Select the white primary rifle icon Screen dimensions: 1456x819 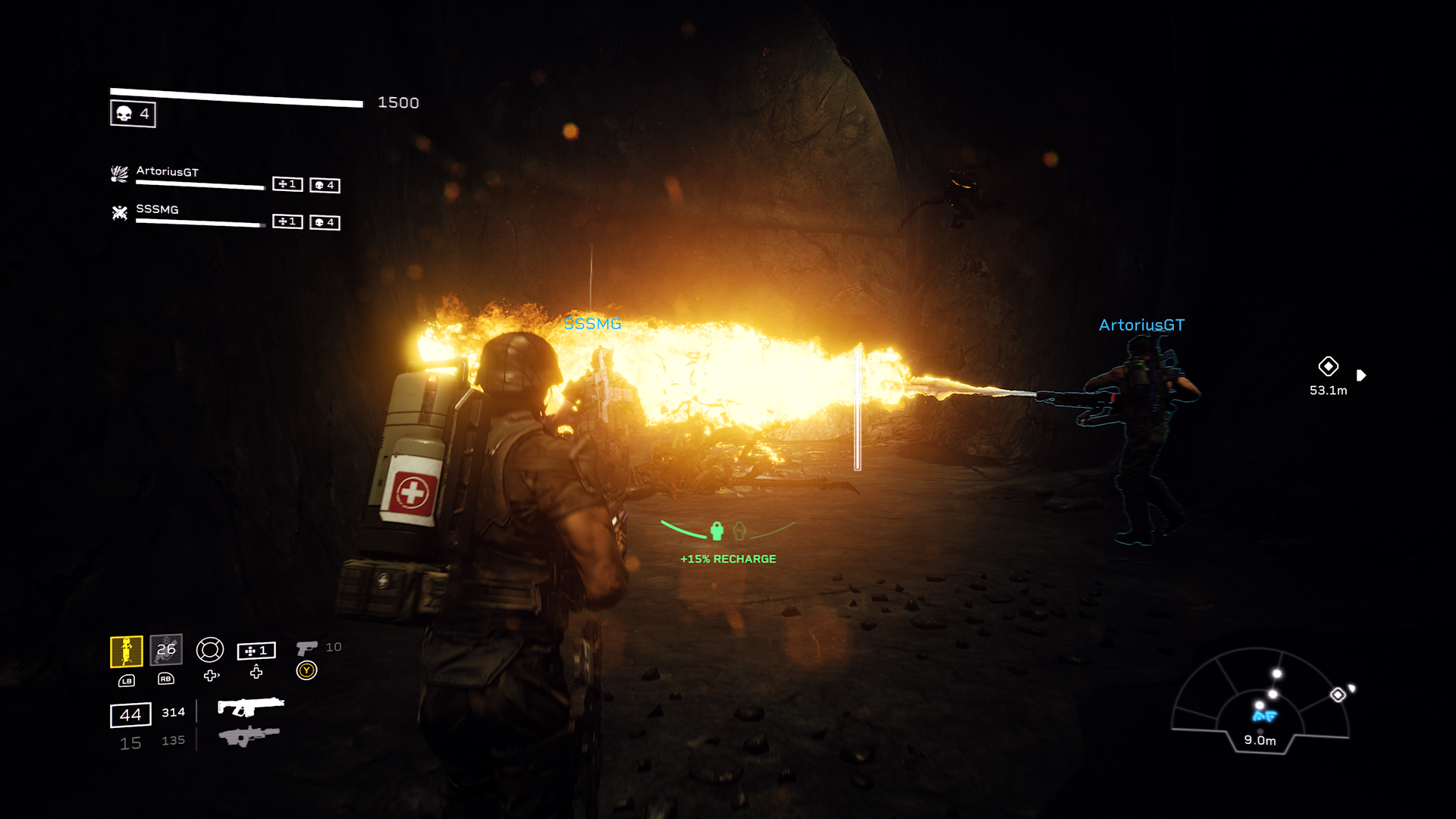[250, 707]
